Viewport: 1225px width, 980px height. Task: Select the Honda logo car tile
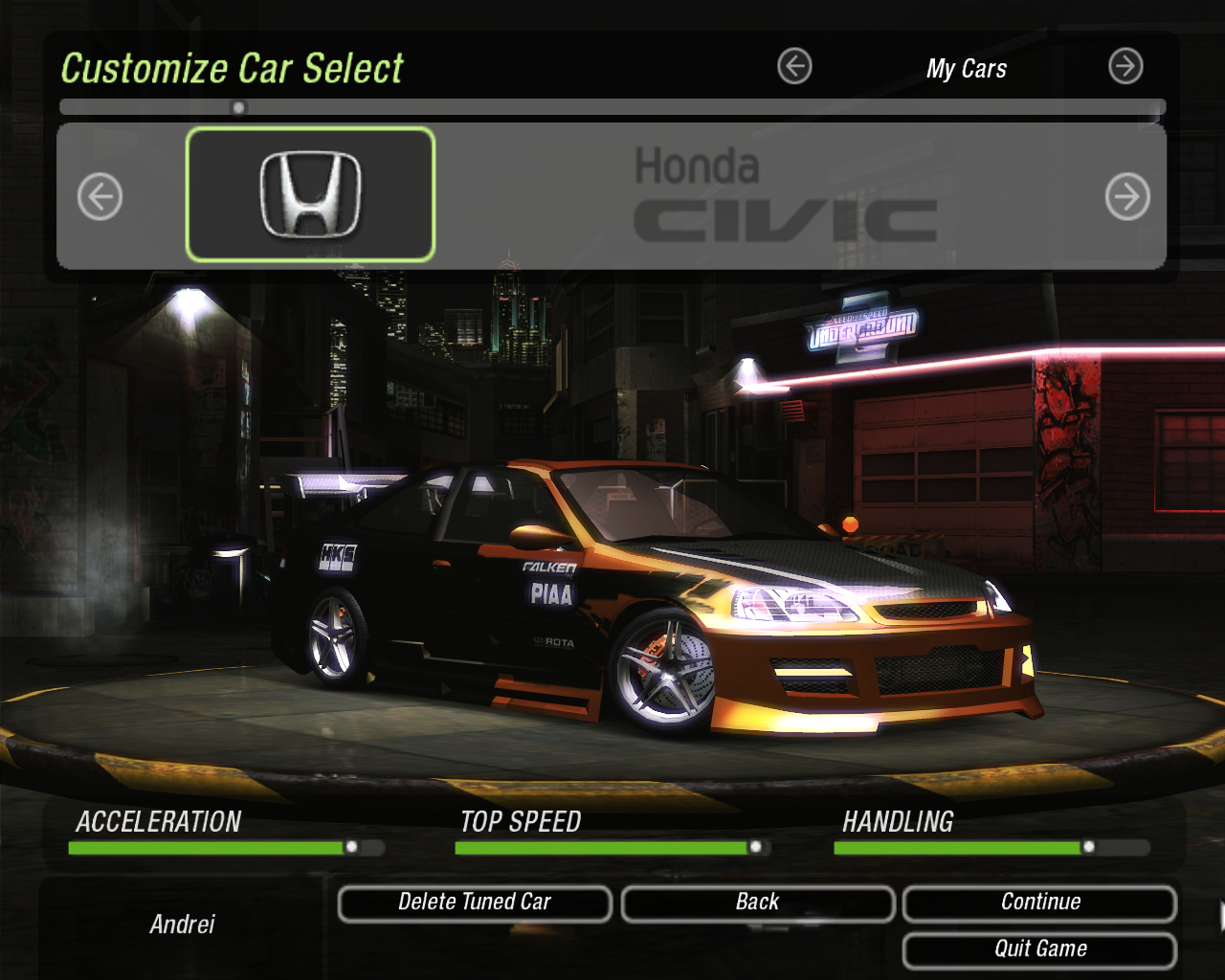pos(311,194)
